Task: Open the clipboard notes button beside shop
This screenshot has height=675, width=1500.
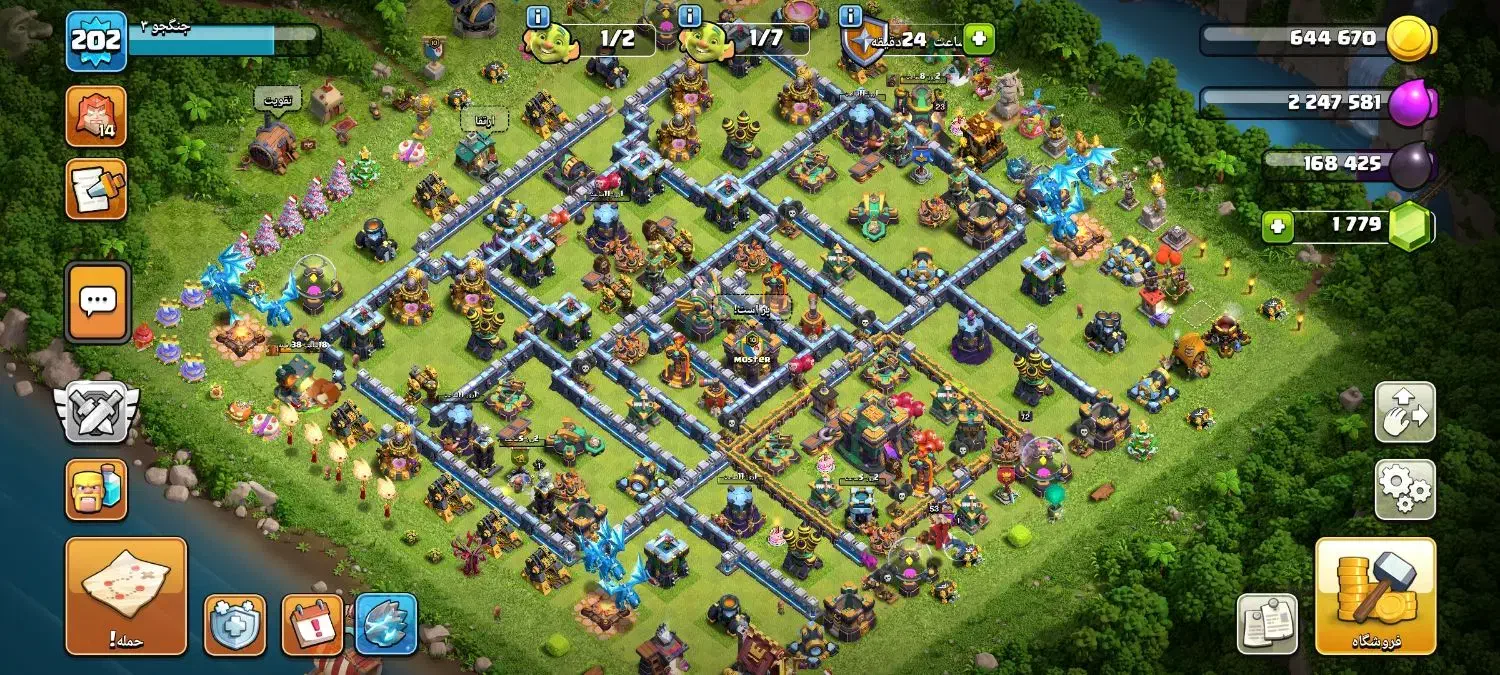Action: tap(1267, 624)
